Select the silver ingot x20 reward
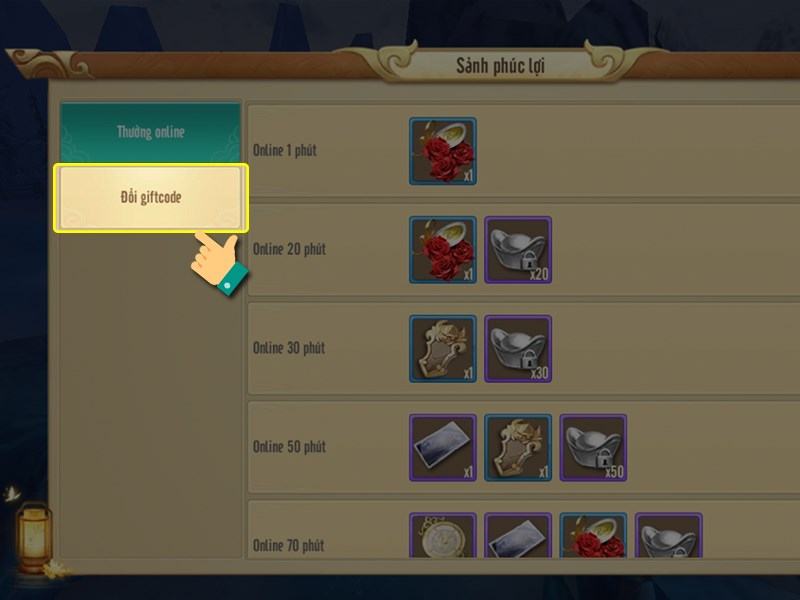 coord(518,249)
